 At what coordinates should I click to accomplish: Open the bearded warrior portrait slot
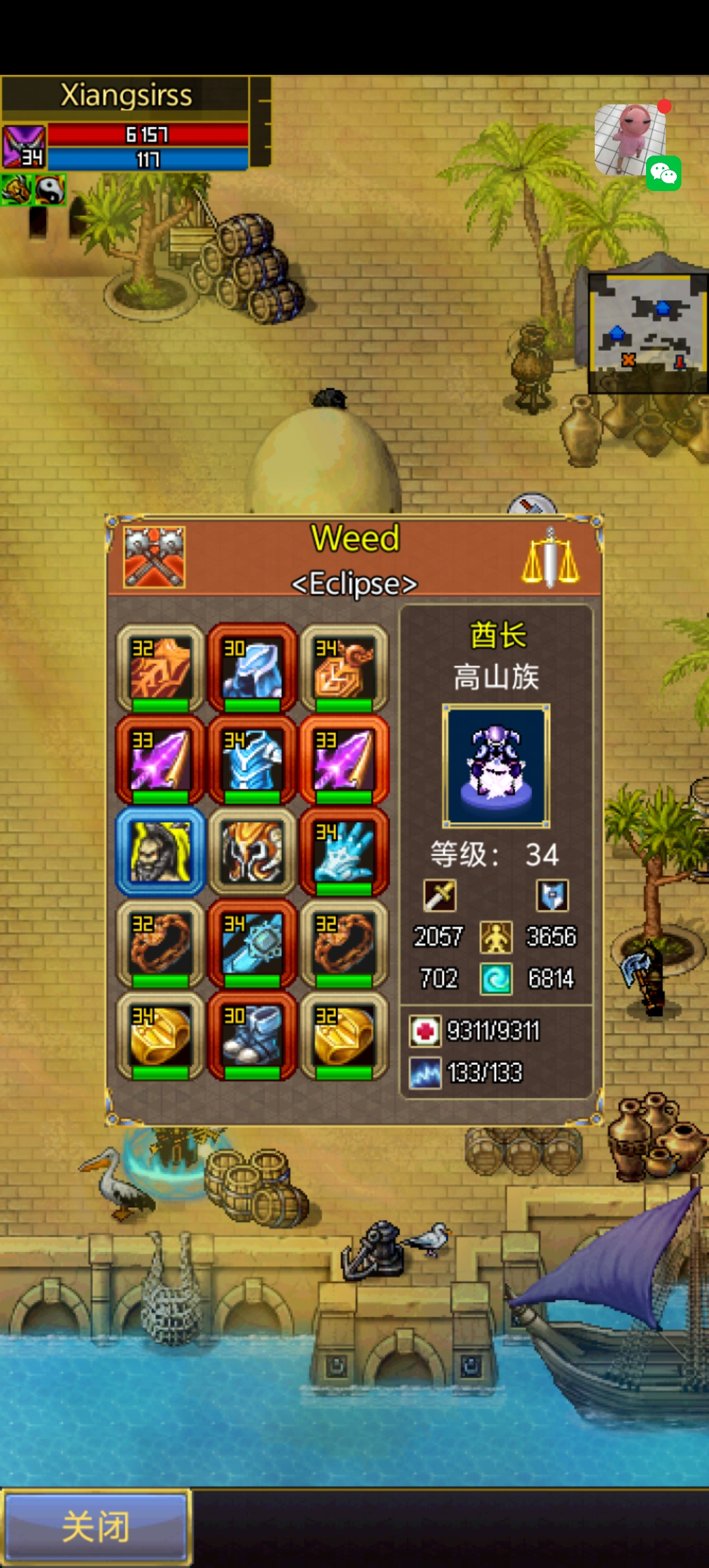click(x=160, y=852)
